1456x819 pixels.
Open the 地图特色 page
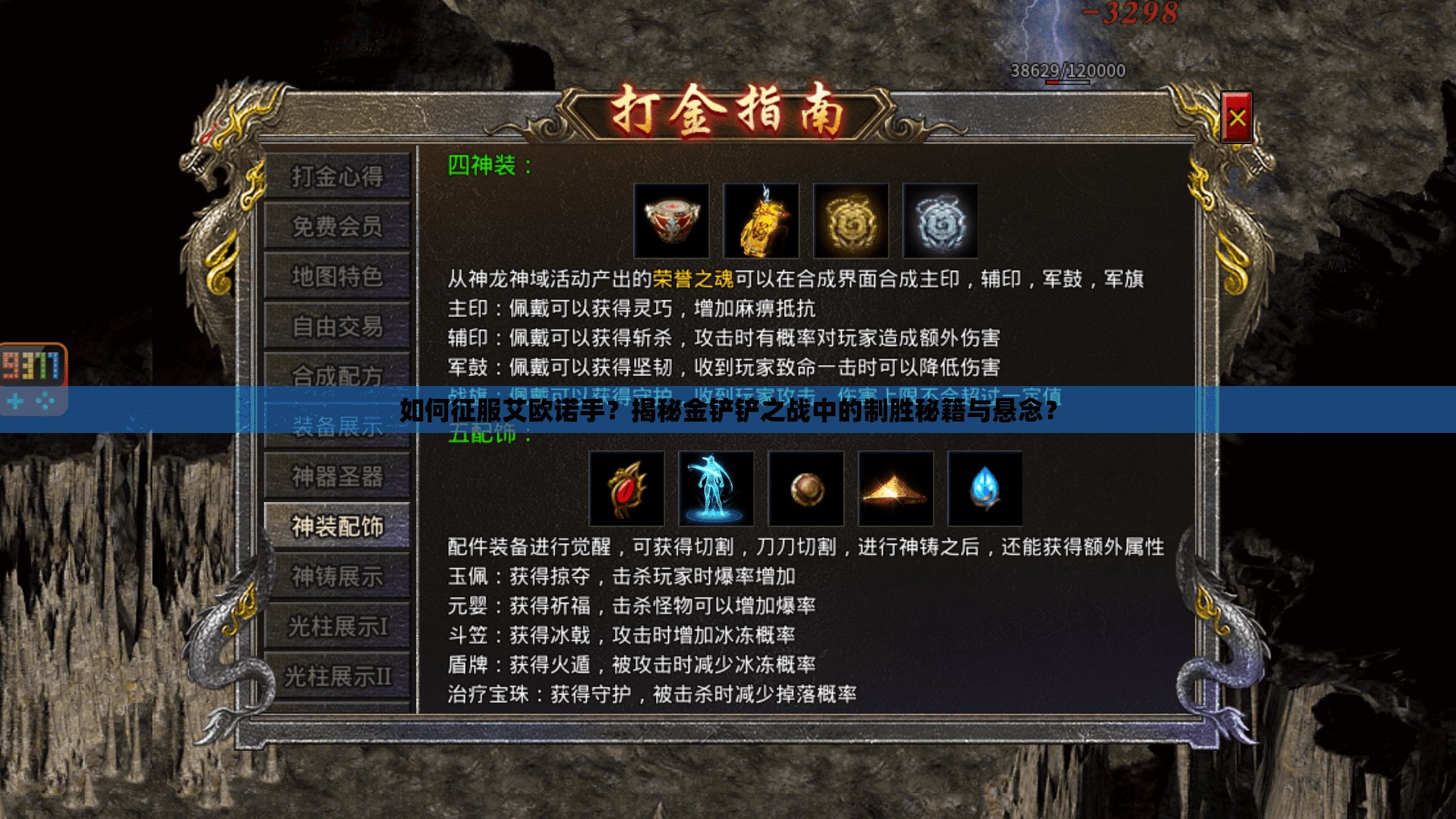pos(338,277)
